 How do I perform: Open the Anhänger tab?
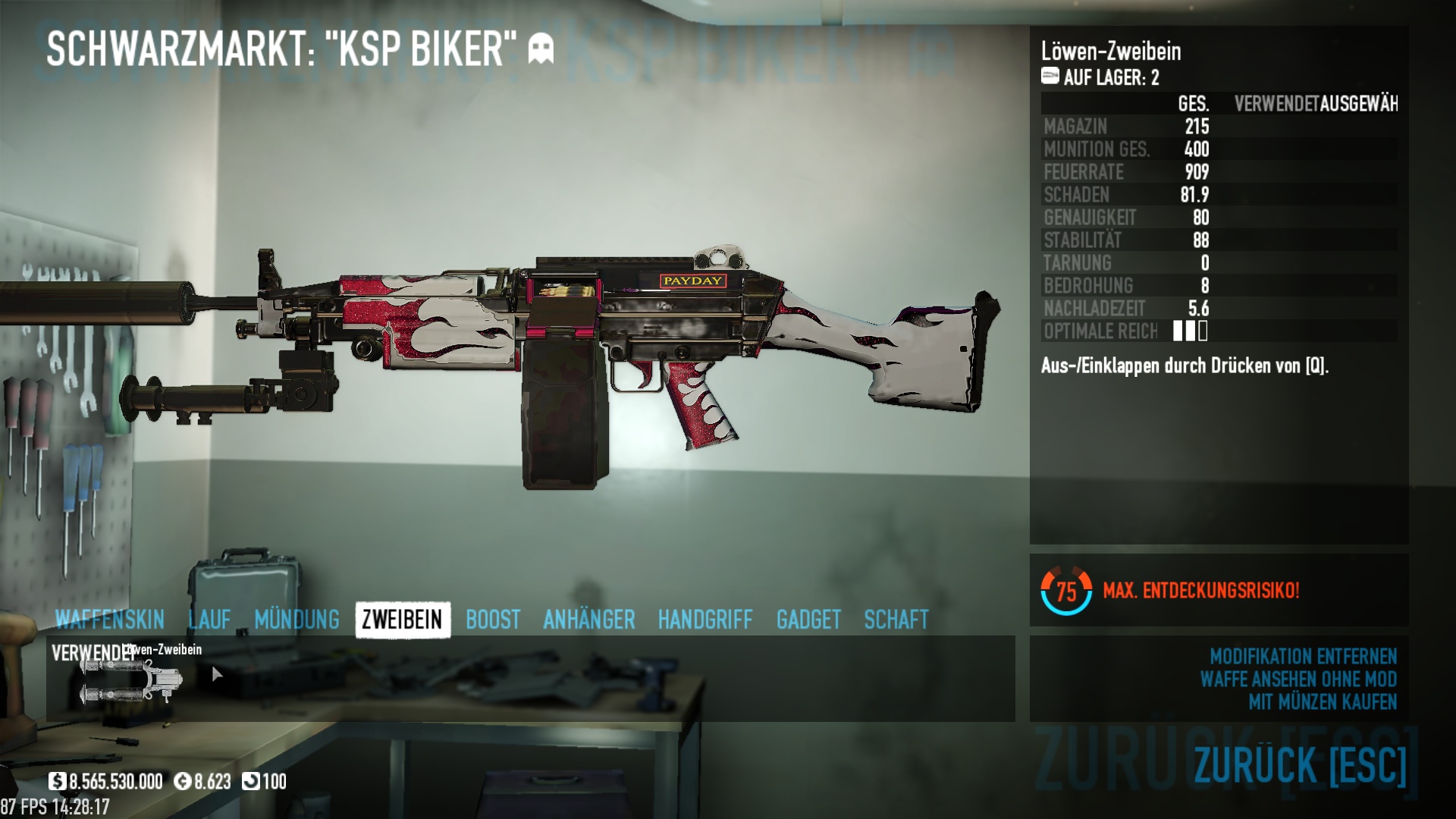(x=589, y=620)
